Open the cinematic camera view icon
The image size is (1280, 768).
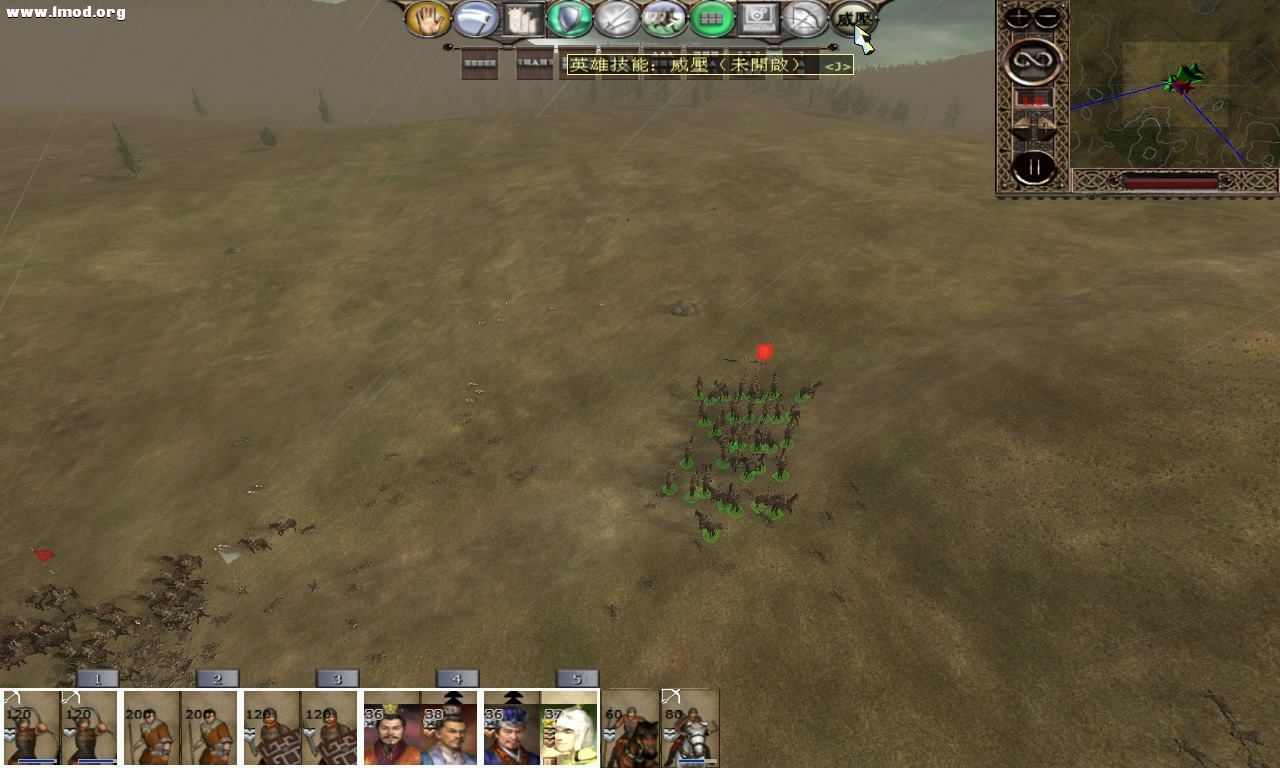click(760, 18)
